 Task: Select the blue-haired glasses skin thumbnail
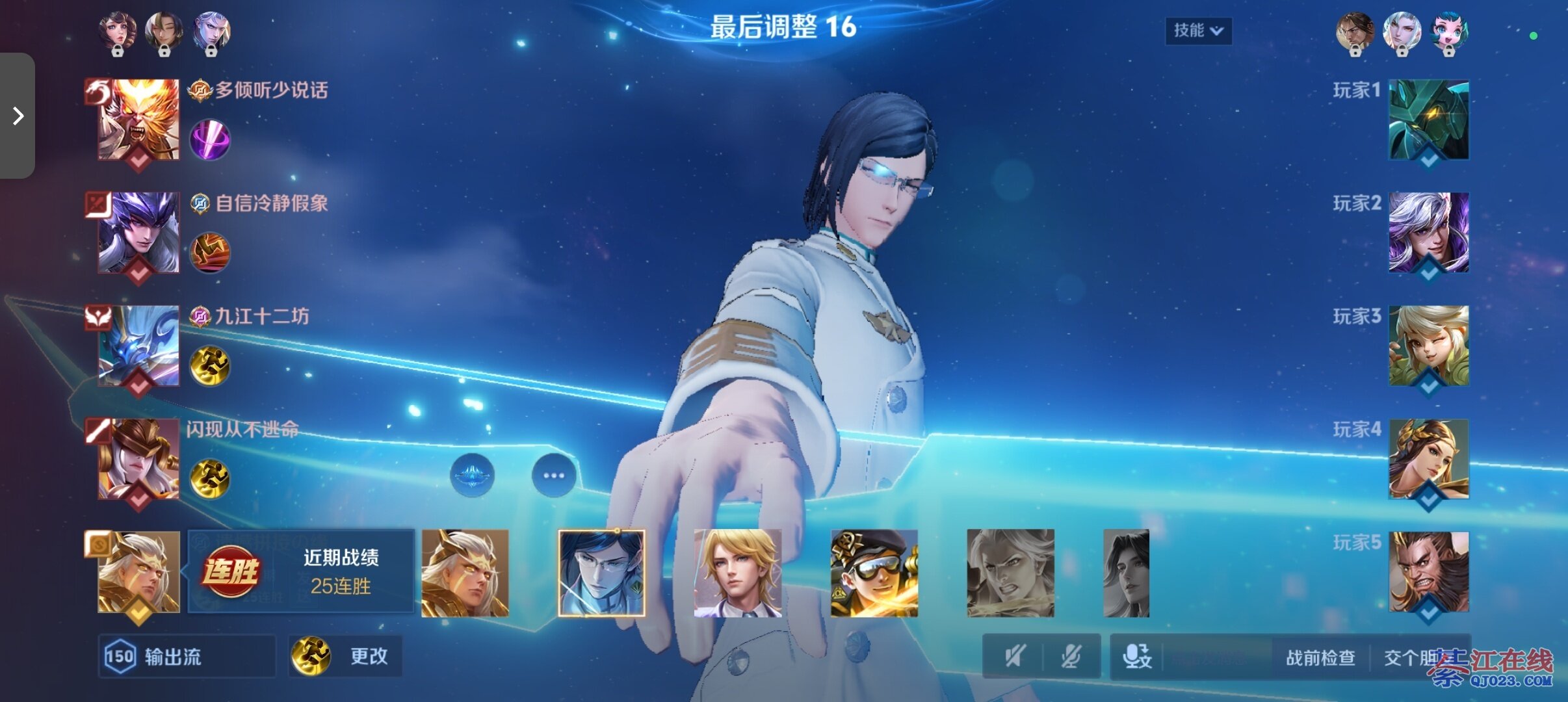(x=601, y=573)
